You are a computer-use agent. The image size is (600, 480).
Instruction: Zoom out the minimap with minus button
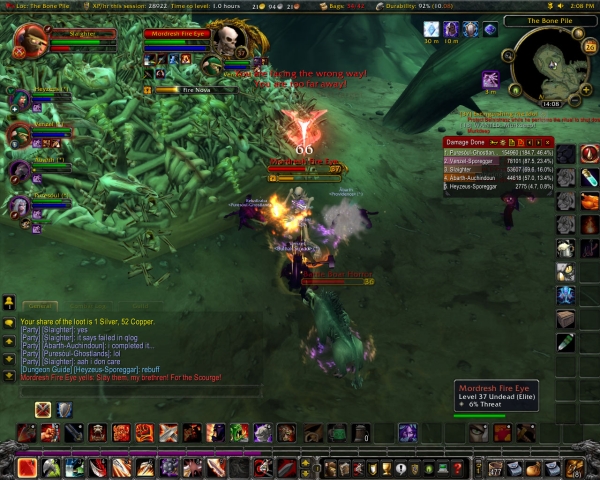coord(572,100)
